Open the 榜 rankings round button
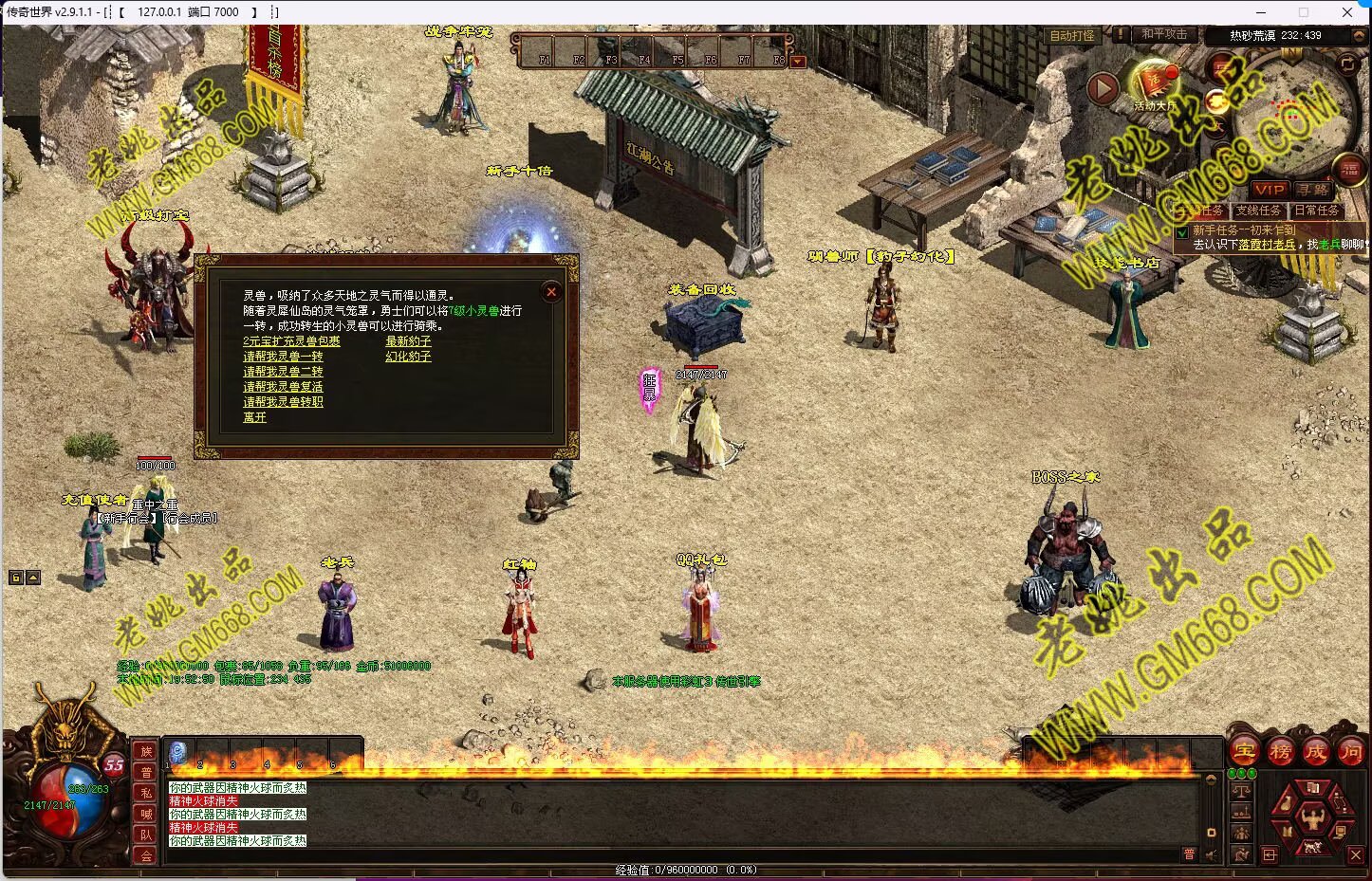 1280,752
